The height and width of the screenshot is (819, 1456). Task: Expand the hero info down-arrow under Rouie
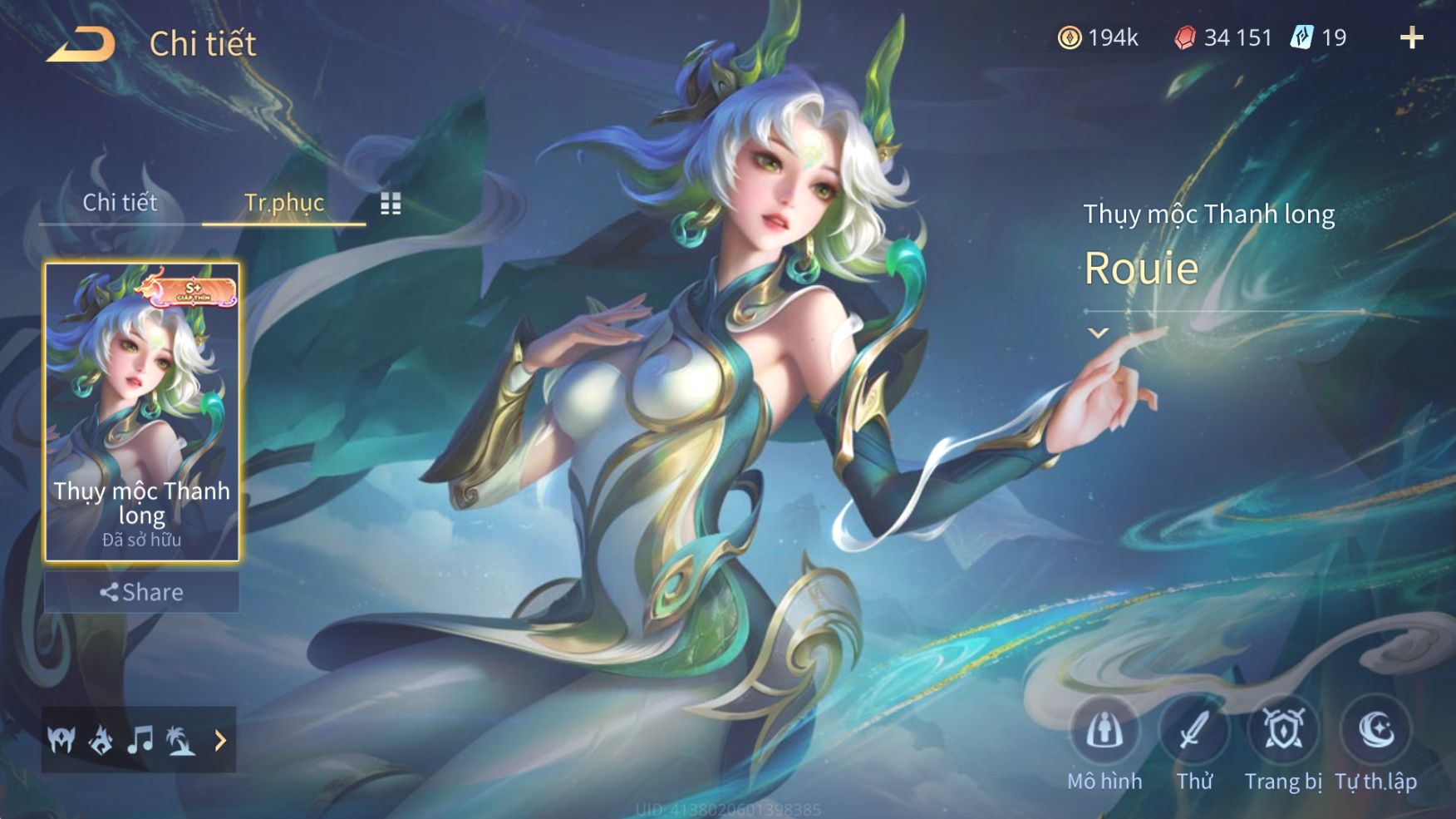tap(1098, 333)
